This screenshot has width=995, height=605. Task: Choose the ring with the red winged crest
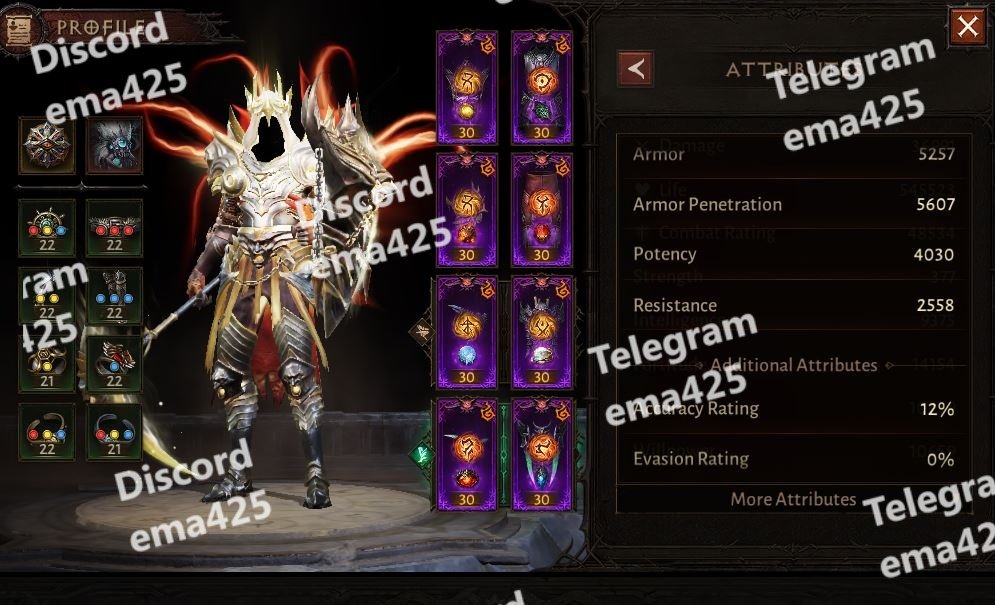click(114, 364)
